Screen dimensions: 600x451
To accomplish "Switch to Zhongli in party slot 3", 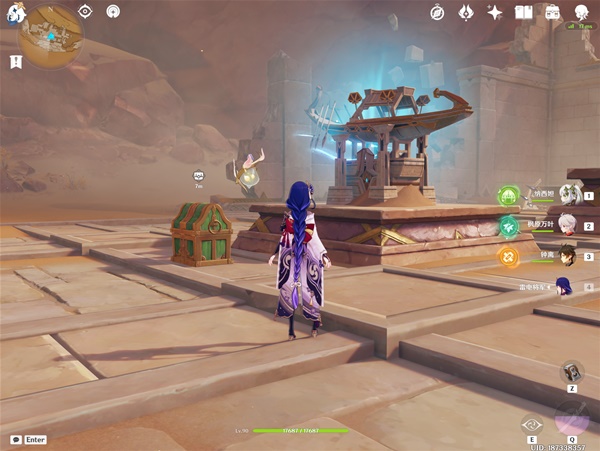I will coord(567,255).
